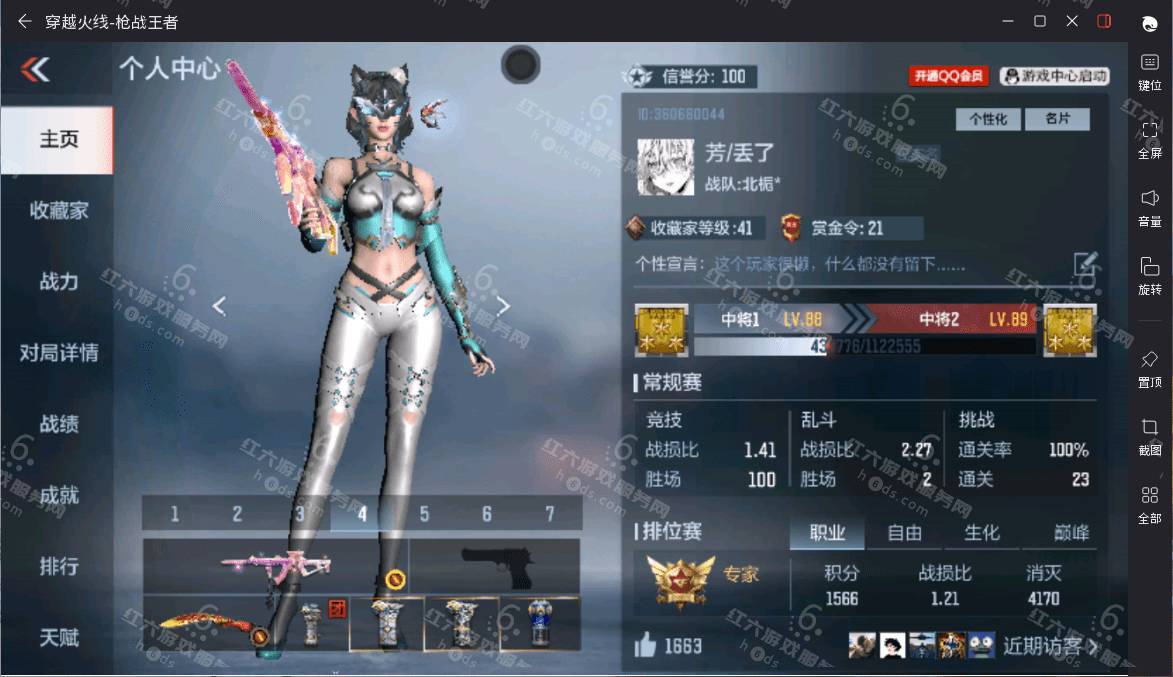Image resolution: width=1173 pixels, height=677 pixels.
Task: View the 战绩 records page
Action: coord(58,424)
